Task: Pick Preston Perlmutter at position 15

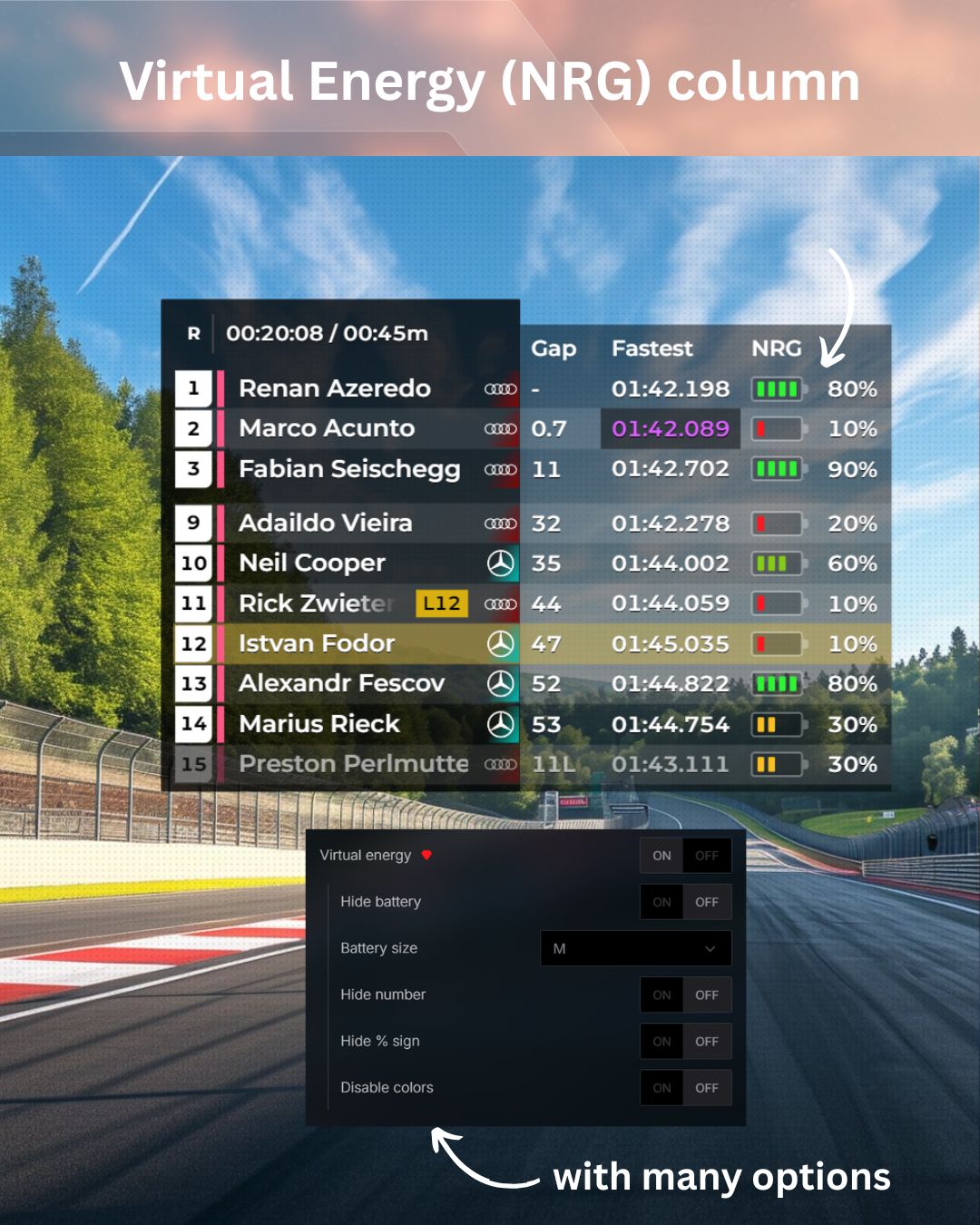Action: (x=353, y=764)
